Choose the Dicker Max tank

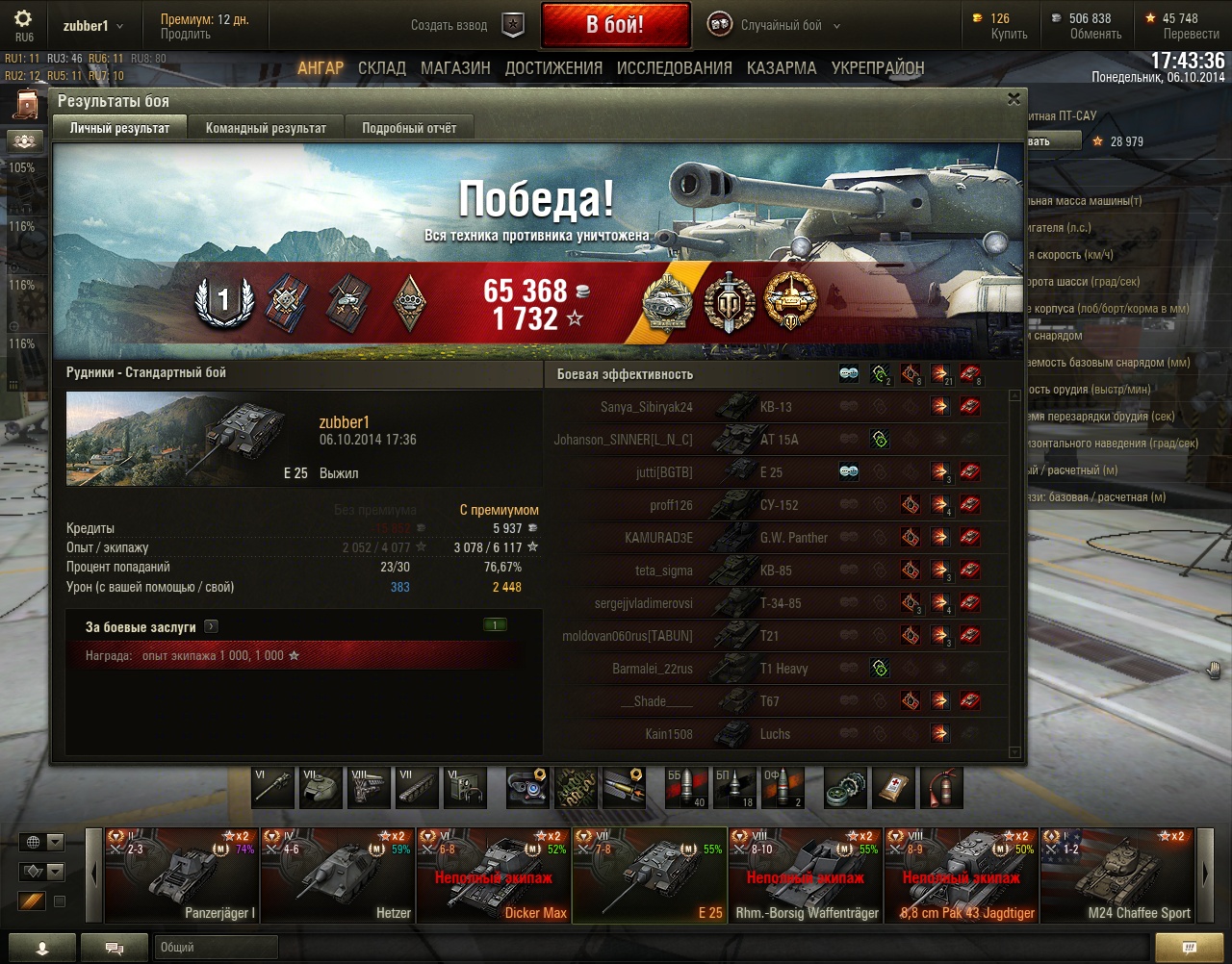[x=493, y=875]
